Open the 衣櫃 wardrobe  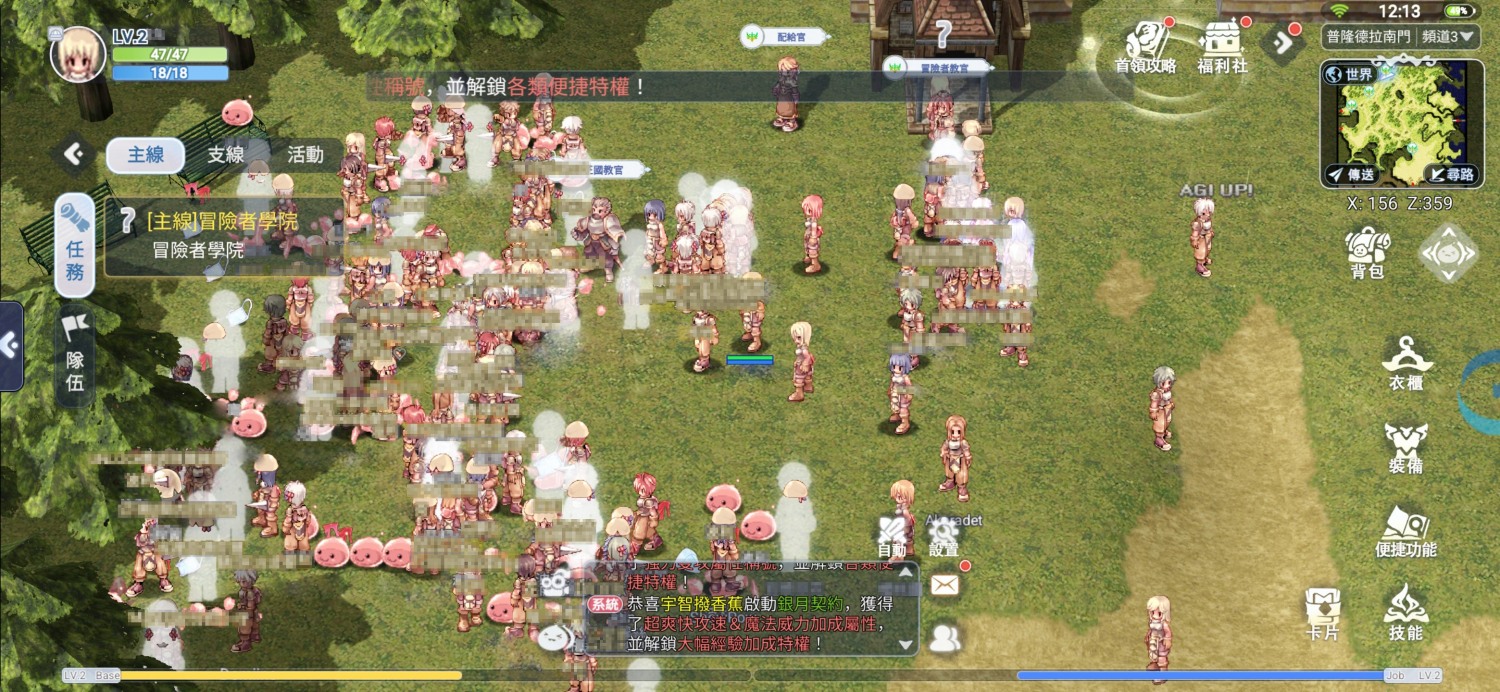tap(1405, 363)
